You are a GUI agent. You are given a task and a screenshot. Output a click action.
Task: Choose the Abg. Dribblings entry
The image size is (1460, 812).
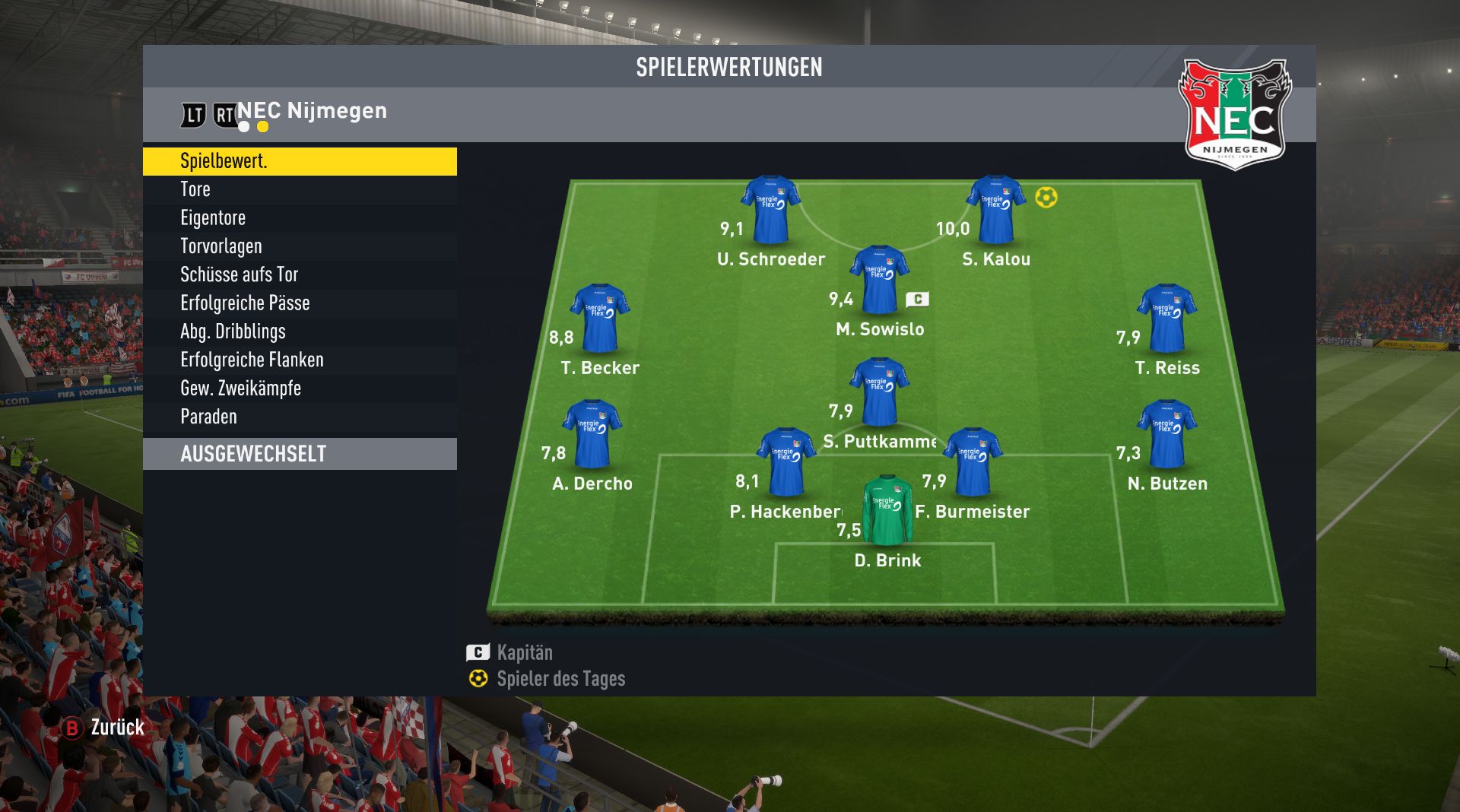click(x=300, y=331)
